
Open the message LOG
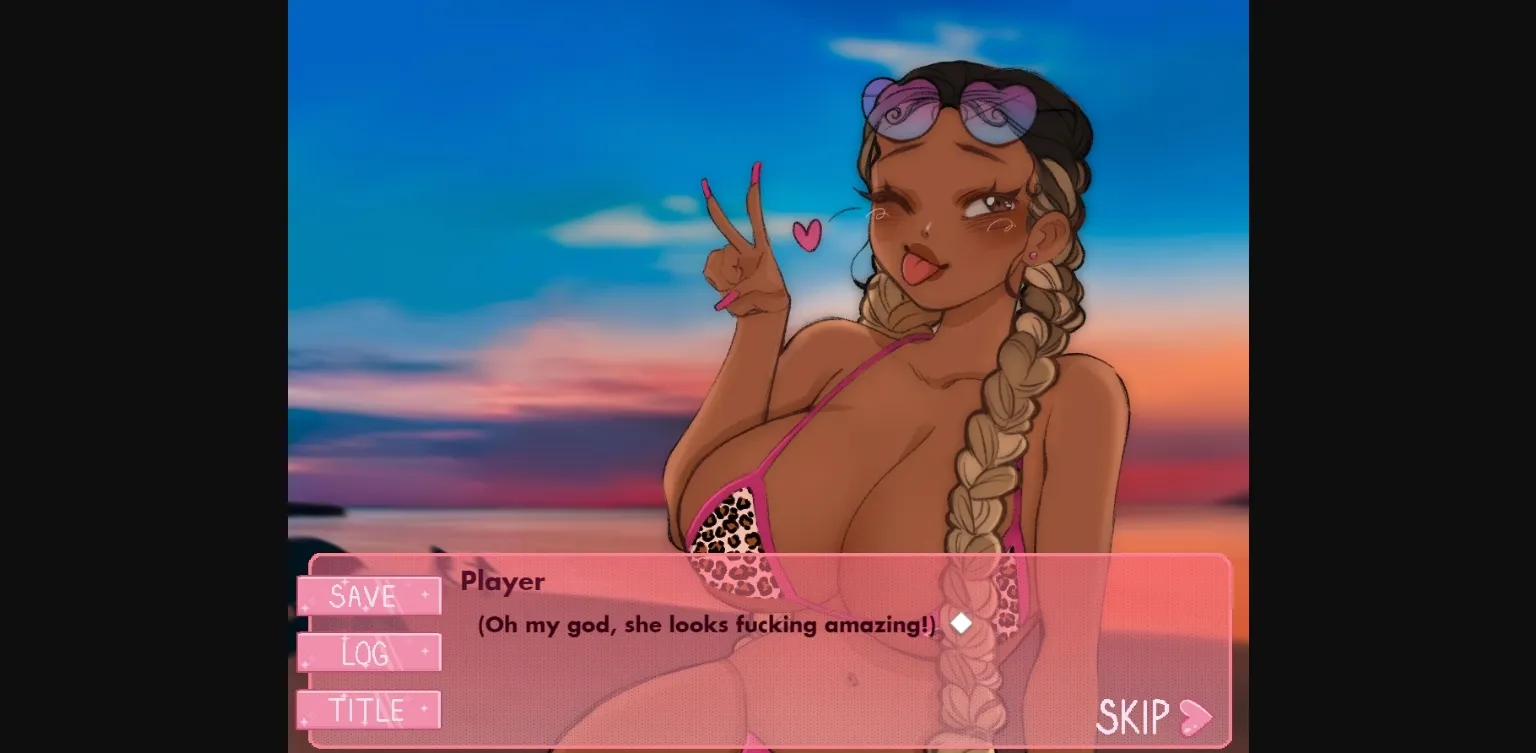coord(368,653)
